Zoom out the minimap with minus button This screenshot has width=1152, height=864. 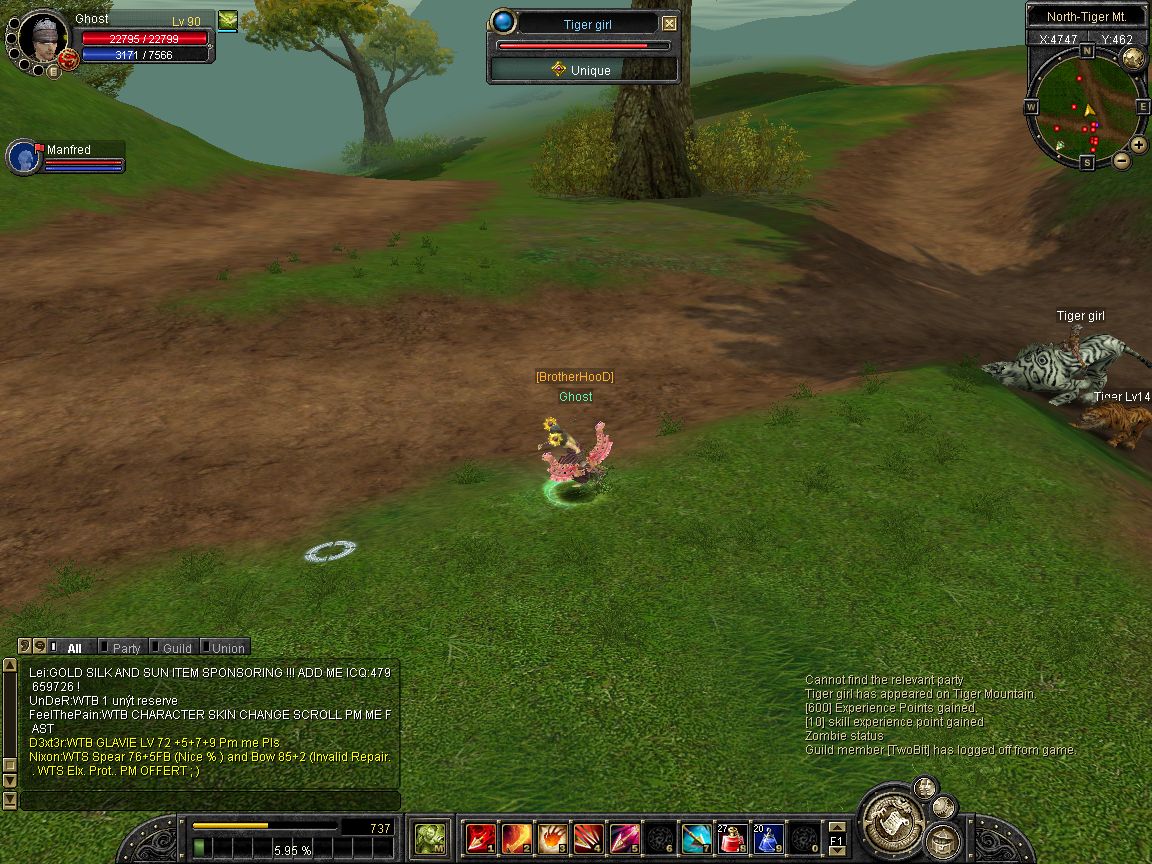pos(1122,160)
